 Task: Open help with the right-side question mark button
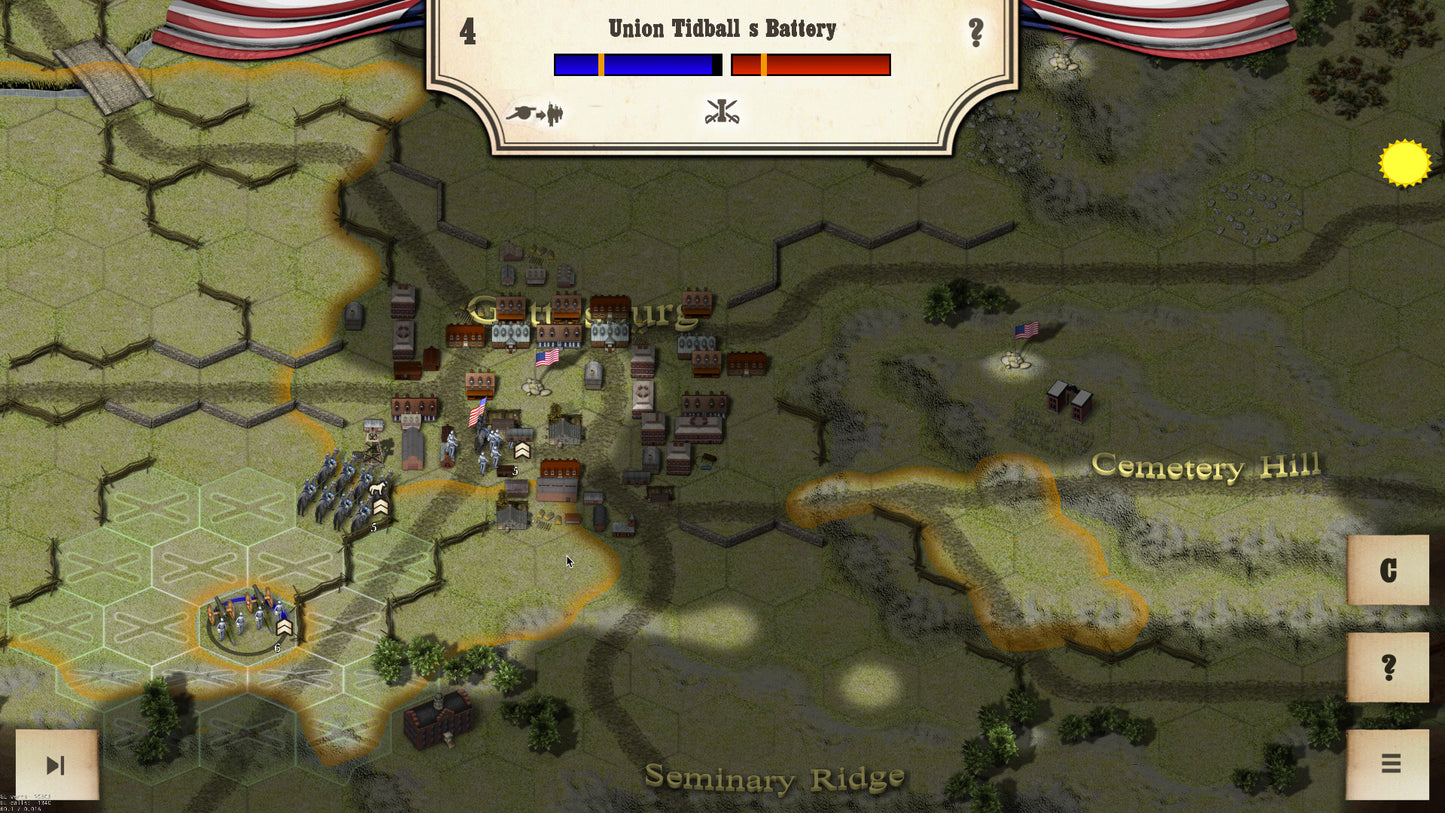[x=1388, y=667]
